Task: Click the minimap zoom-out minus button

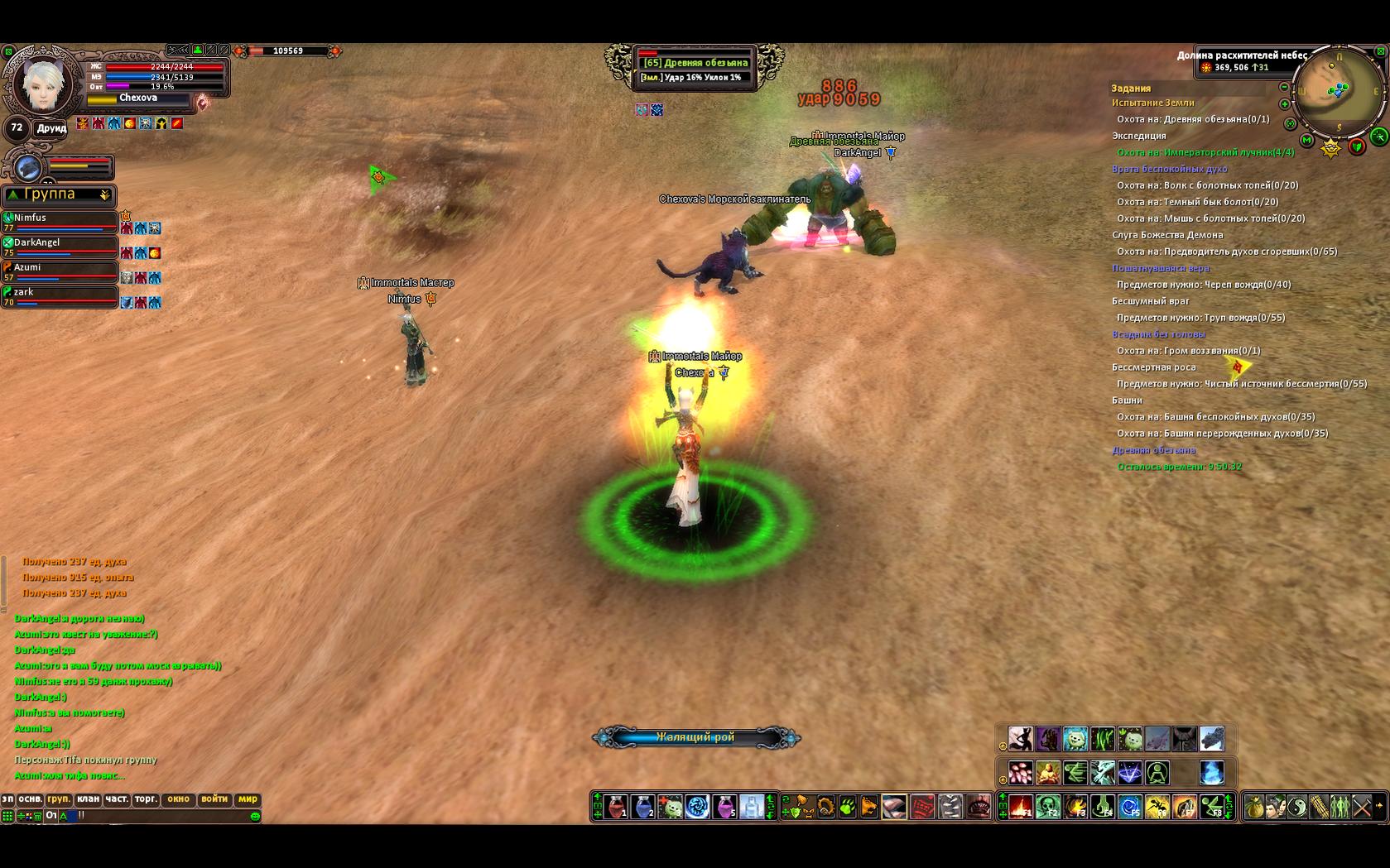Action: coord(1284,87)
